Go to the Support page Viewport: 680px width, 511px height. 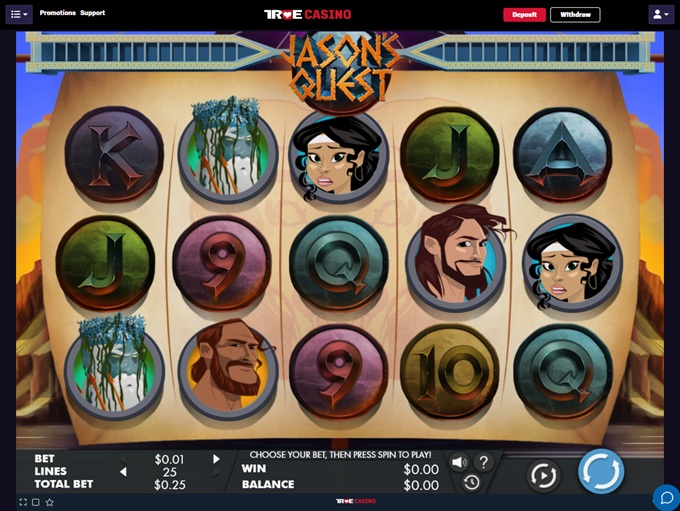[93, 13]
